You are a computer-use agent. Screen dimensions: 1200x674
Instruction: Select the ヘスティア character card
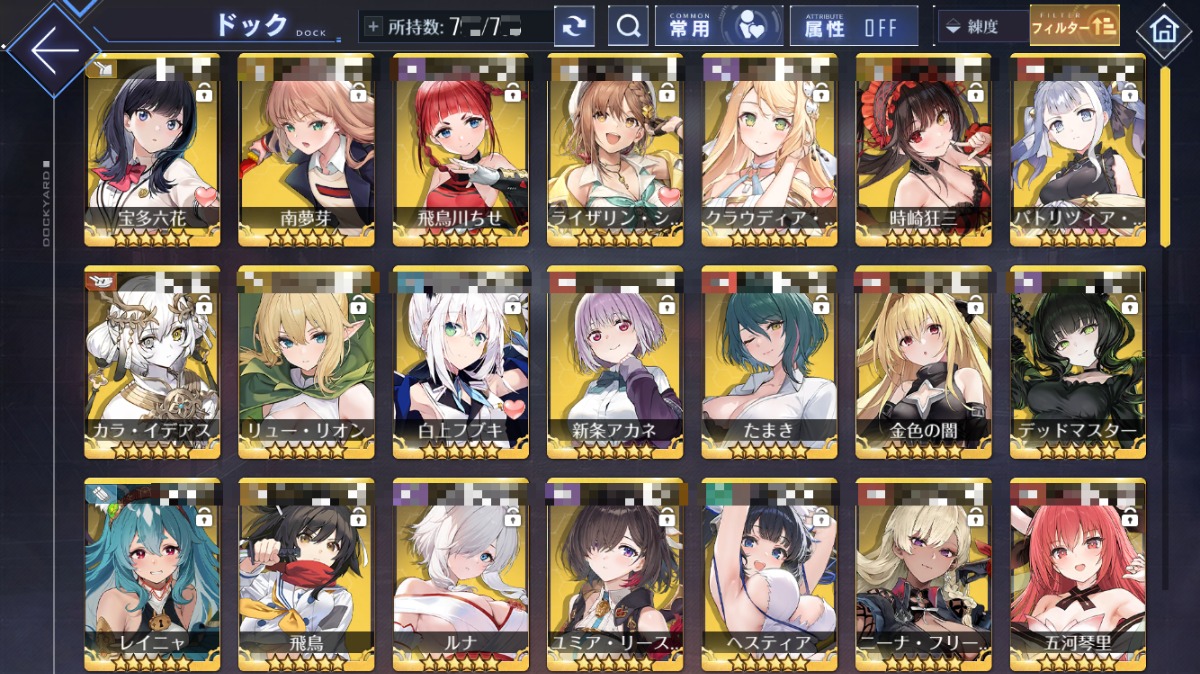click(769, 573)
